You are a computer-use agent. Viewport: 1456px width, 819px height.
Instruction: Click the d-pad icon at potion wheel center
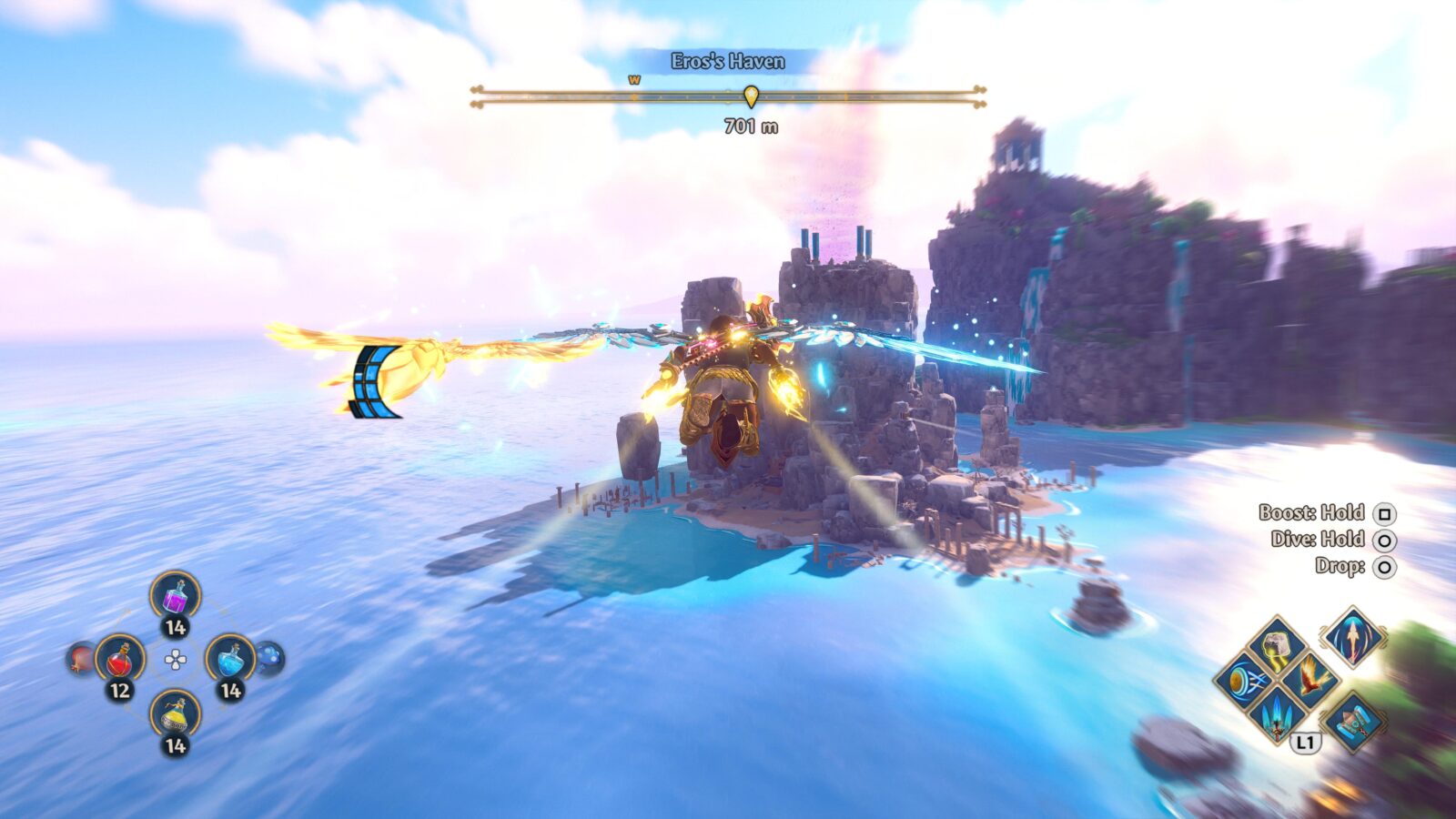pos(175,659)
